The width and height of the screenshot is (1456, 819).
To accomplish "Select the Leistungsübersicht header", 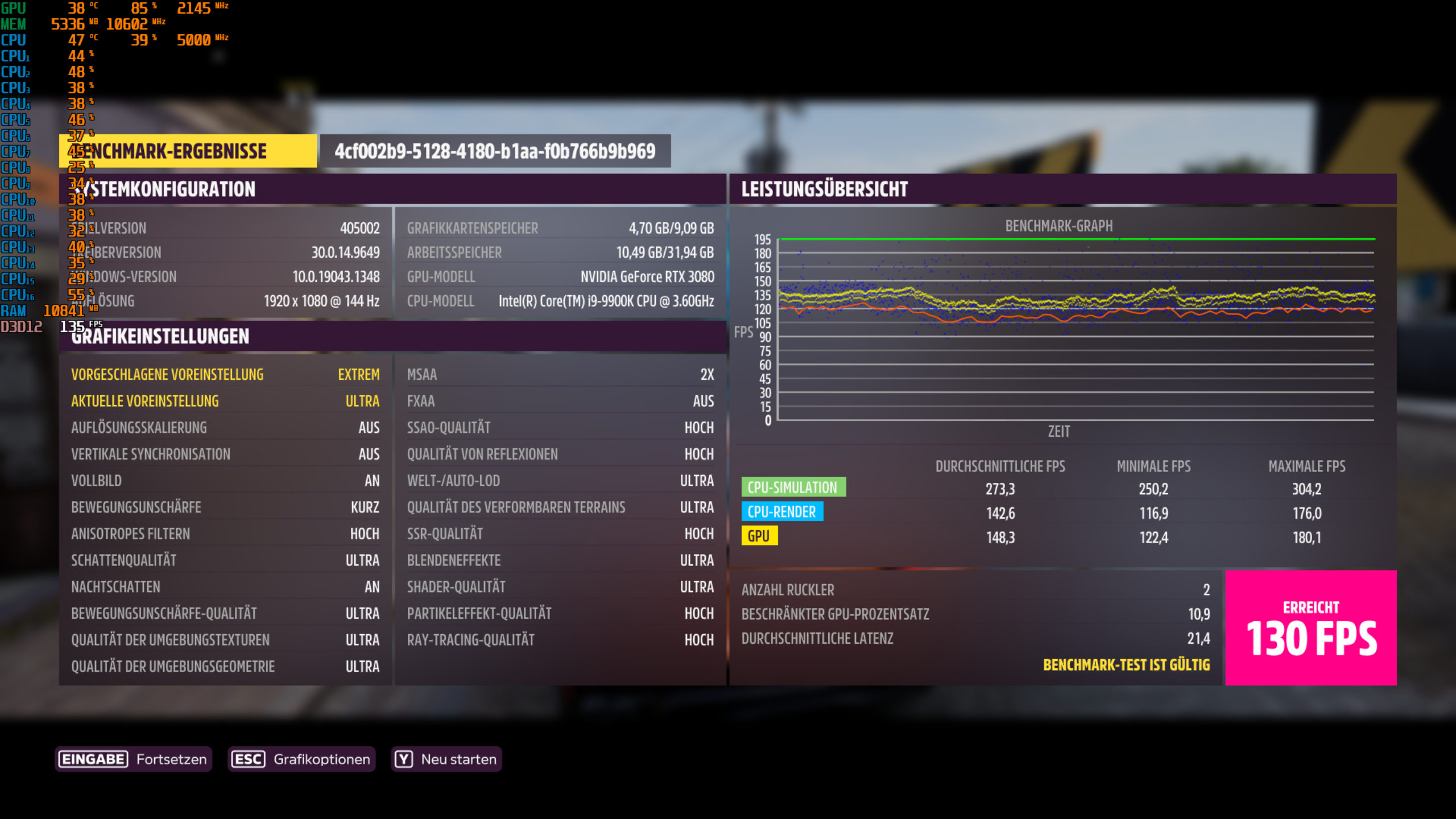I will [x=824, y=189].
